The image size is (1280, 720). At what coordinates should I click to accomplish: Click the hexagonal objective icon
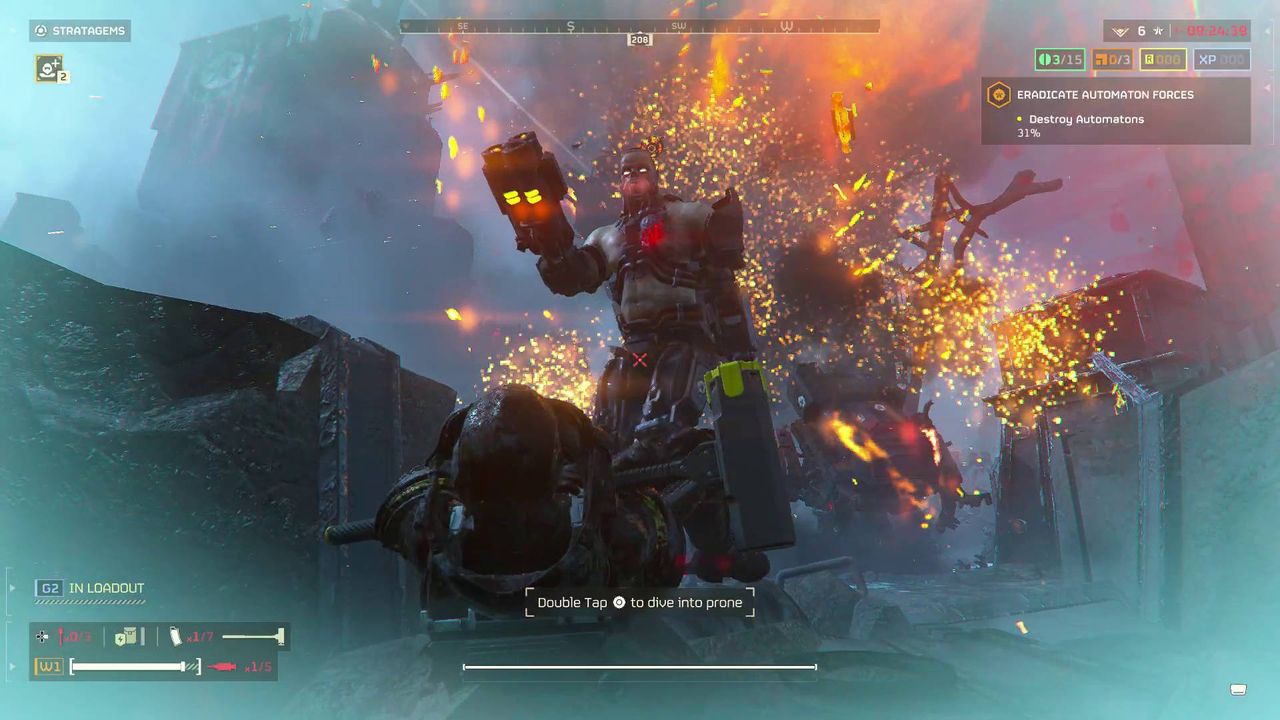tap(1000, 95)
